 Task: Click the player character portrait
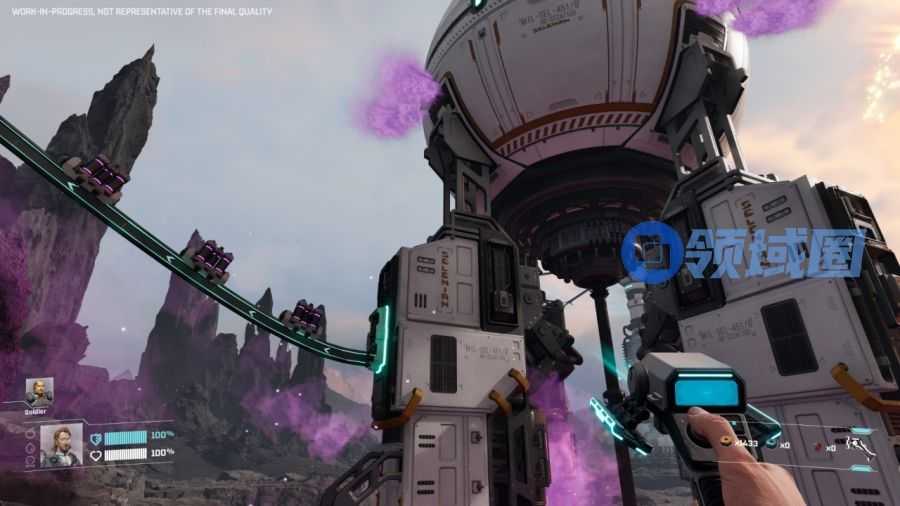tap(61, 444)
